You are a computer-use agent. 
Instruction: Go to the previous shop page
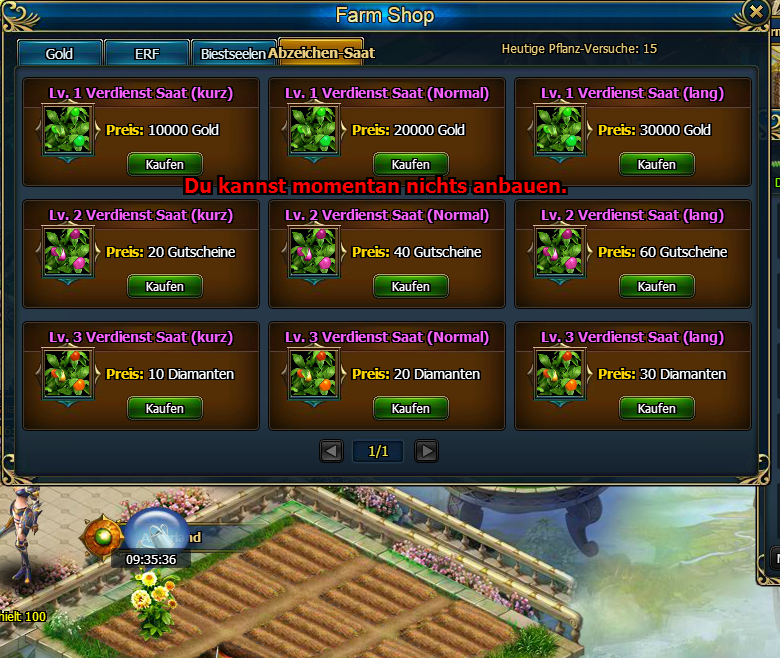[x=331, y=452]
